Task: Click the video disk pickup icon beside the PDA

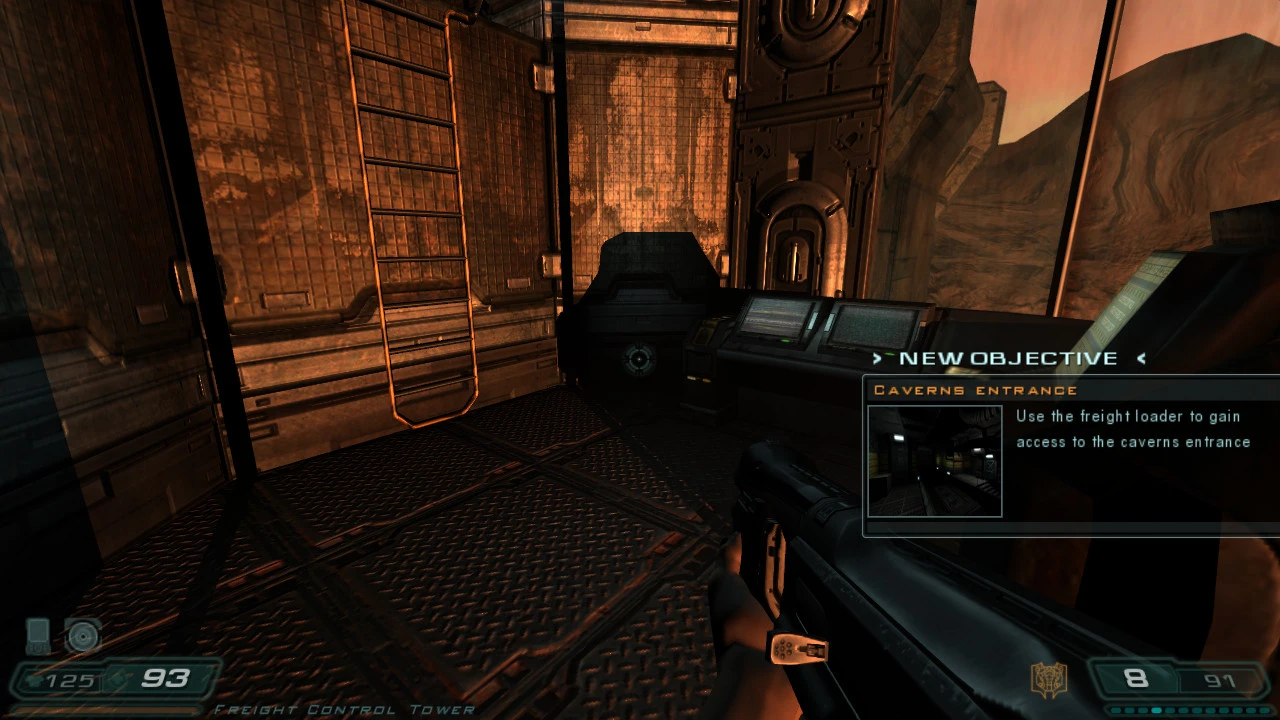Action: [x=82, y=636]
